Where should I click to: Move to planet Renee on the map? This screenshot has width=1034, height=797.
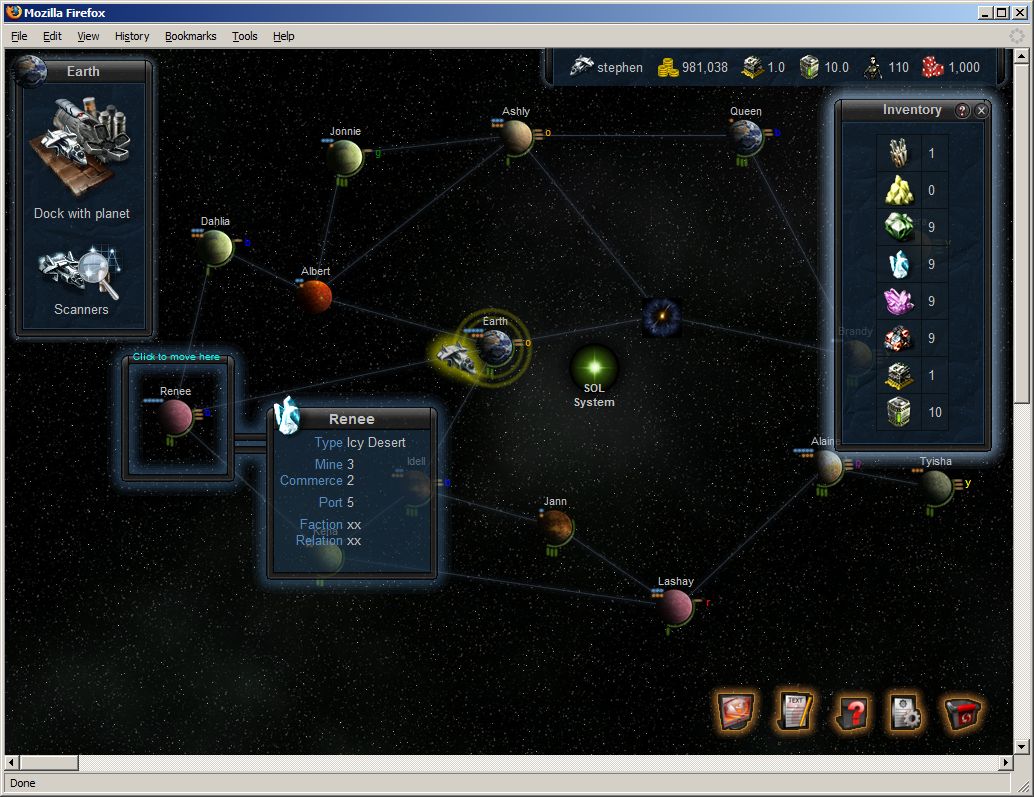click(x=176, y=415)
